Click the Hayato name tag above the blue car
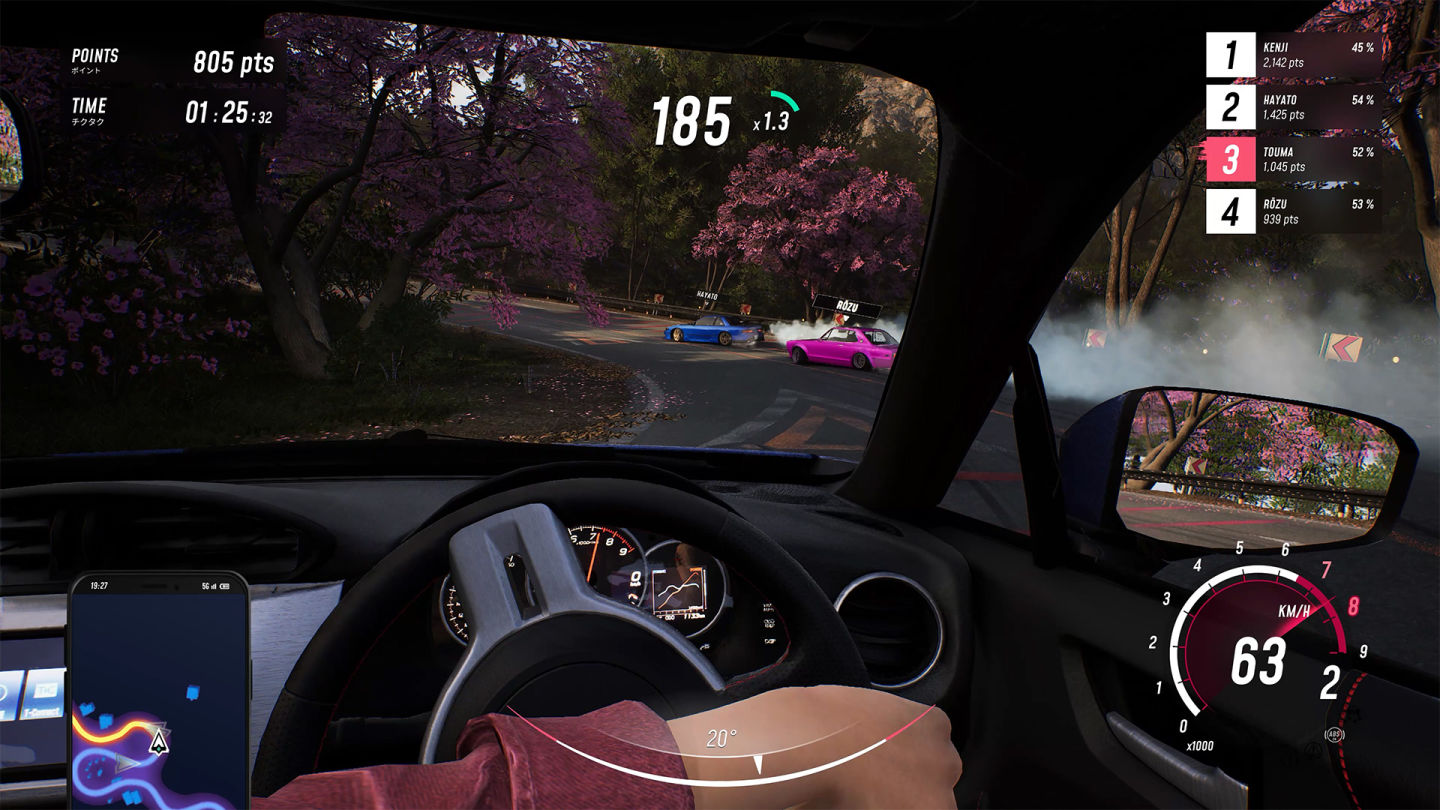This screenshot has height=810, width=1440. (709, 295)
